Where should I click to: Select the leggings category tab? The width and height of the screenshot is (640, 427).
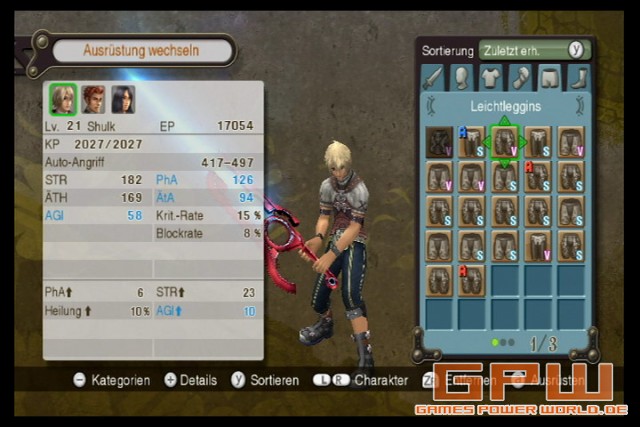549,77
